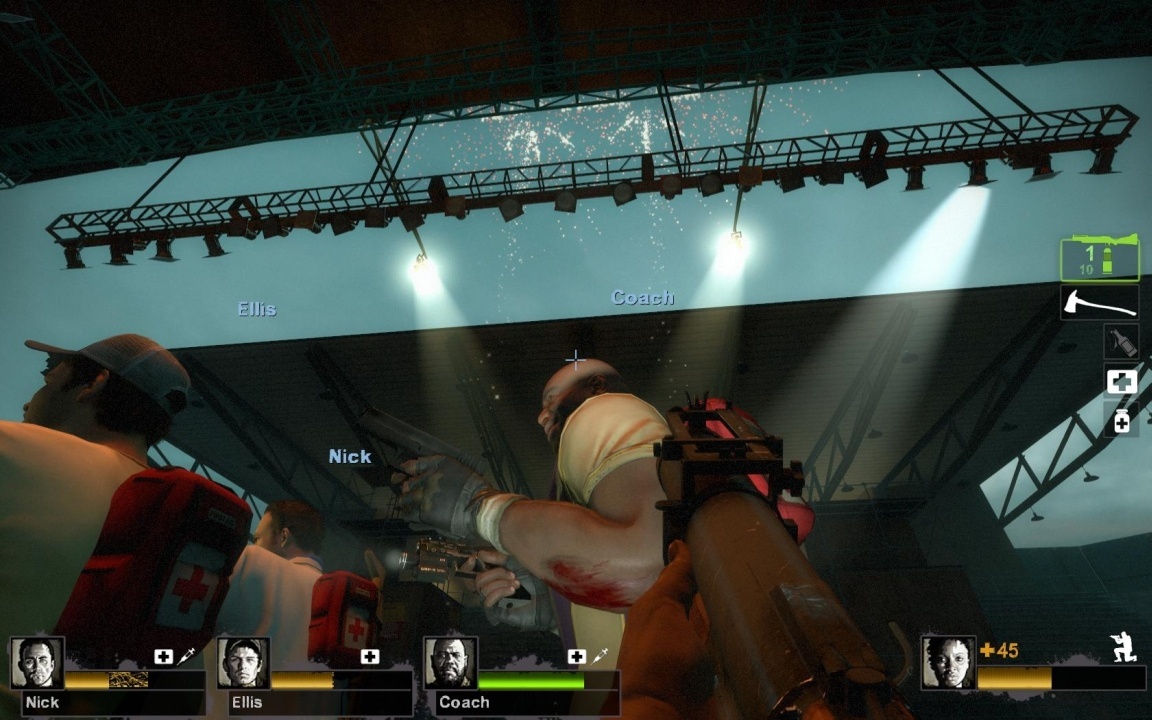Select the first aid kit slot

(1121, 381)
